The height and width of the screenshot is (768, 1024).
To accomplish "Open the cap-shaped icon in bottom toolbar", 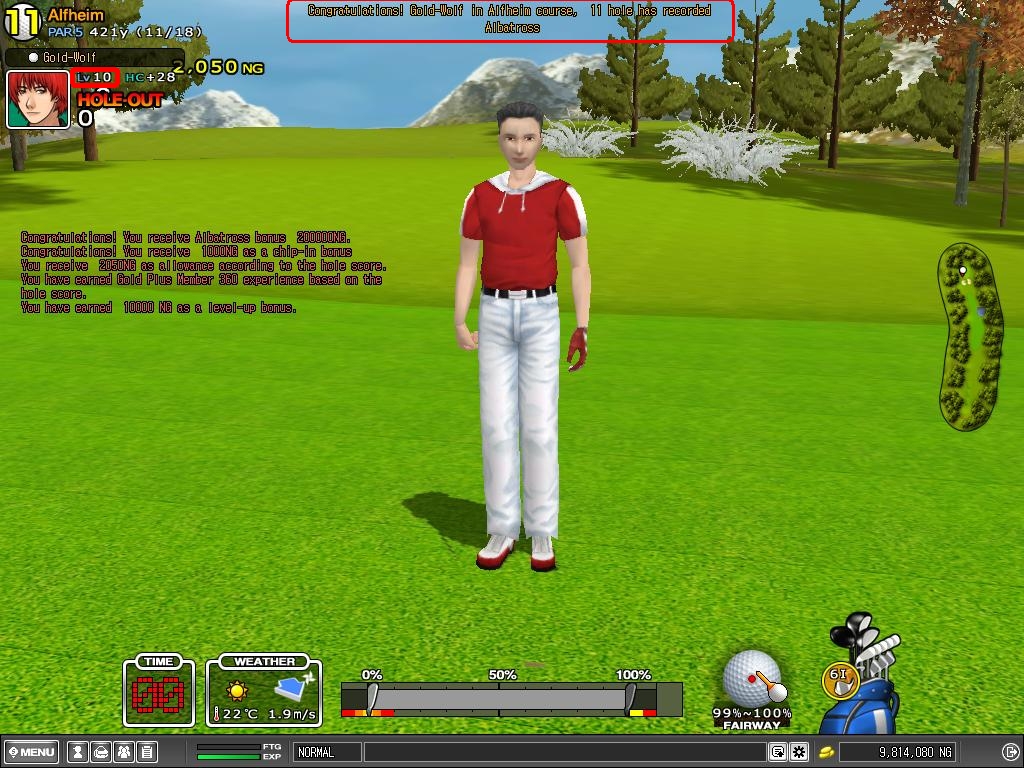I will tap(100, 752).
